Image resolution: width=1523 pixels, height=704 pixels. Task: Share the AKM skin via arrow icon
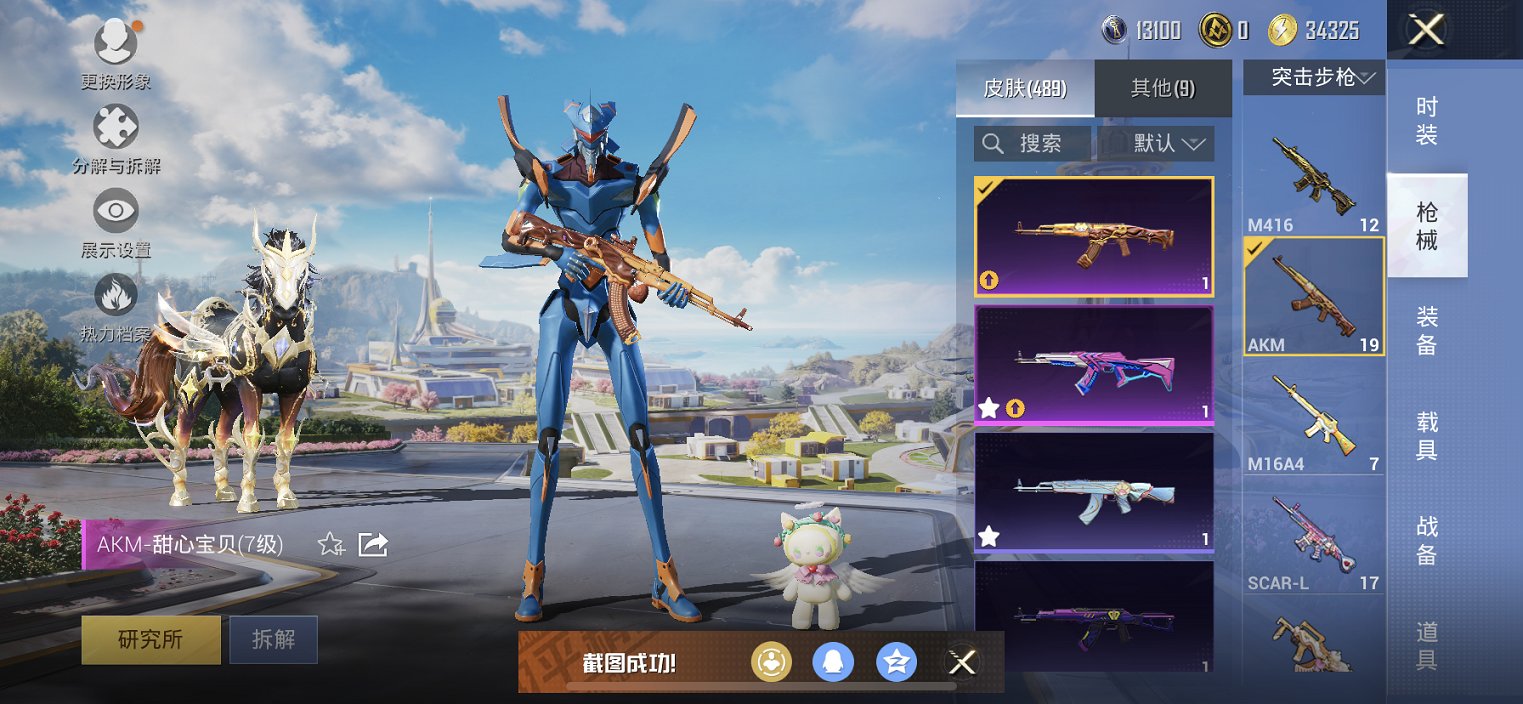click(373, 544)
